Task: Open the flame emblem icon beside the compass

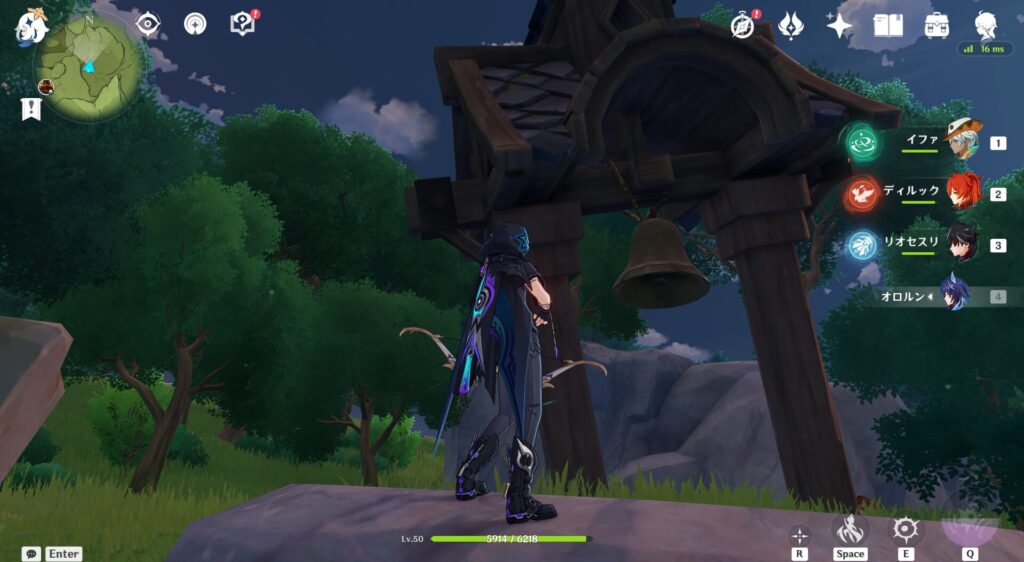Action: click(x=791, y=26)
